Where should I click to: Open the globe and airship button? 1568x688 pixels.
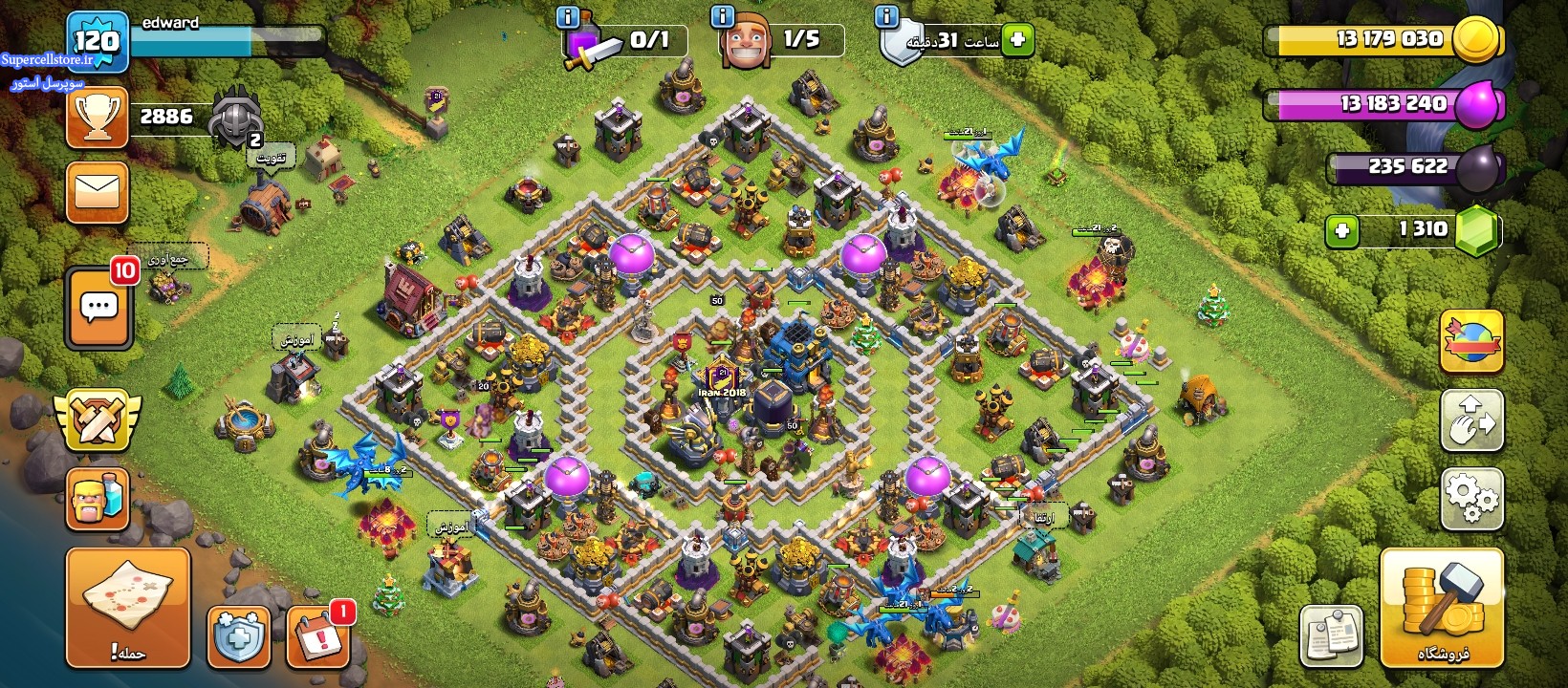coord(1471,341)
